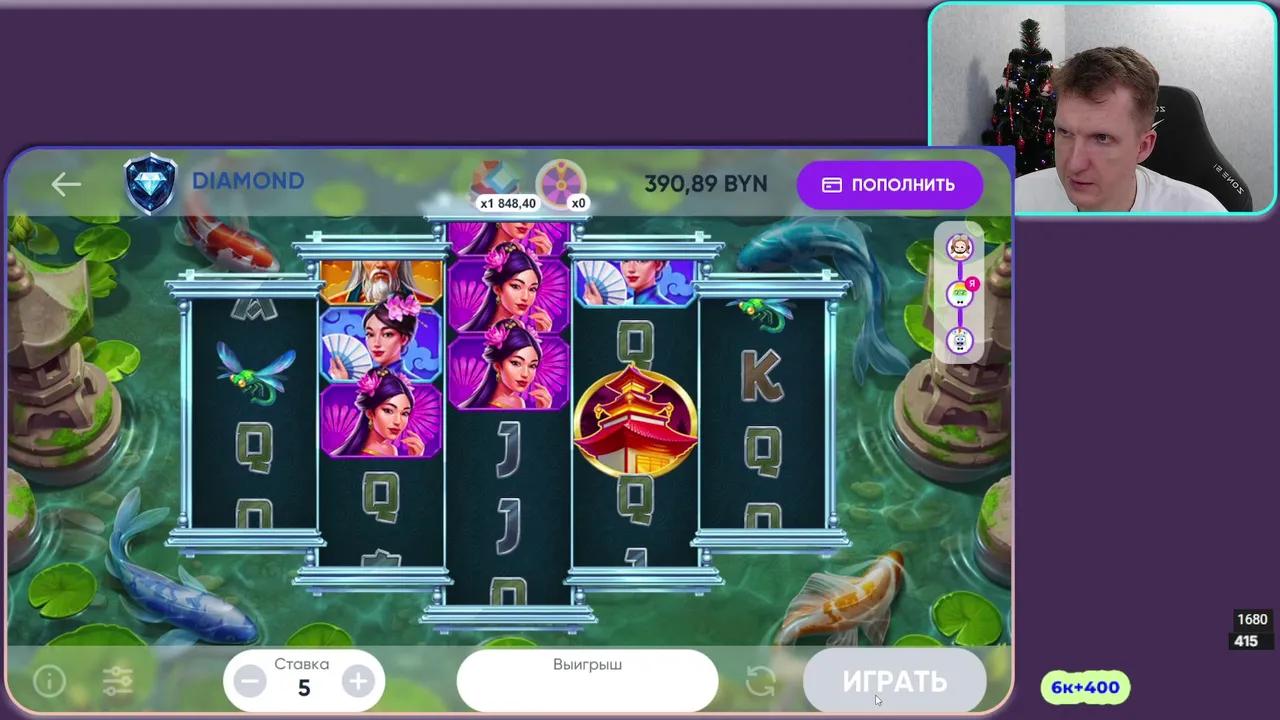The width and height of the screenshot is (1280, 720).
Task: Click the Выигрыш winnings field
Action: click(x=588, y=680)
